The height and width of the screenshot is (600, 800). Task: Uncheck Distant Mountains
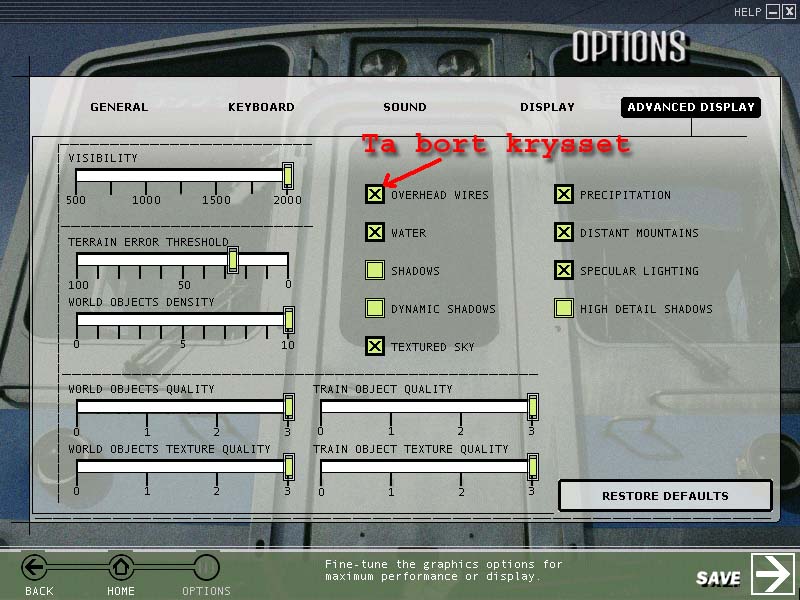564,232
